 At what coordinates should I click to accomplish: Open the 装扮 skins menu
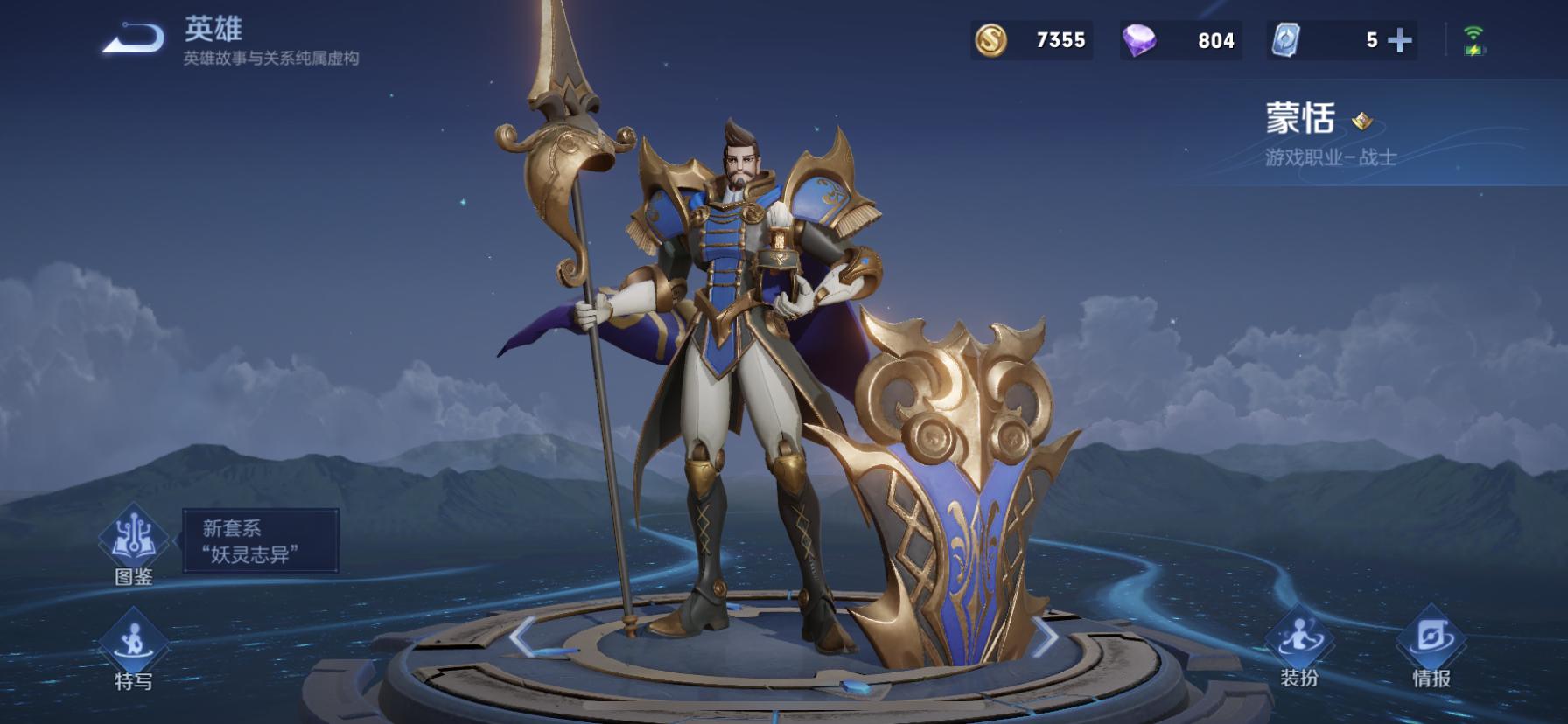pyautogui.click(x=1299, y=648)
